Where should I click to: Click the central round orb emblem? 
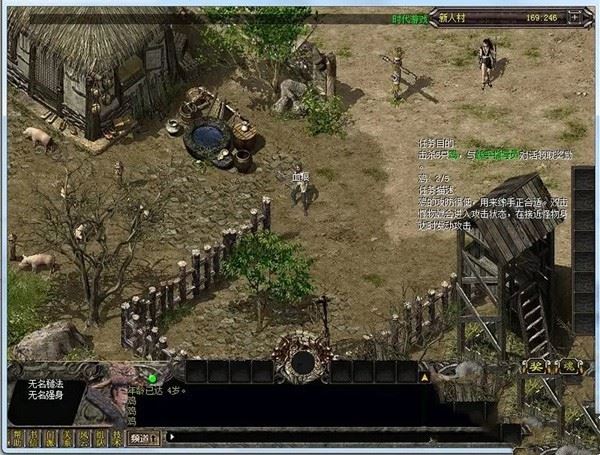(302, 360)
